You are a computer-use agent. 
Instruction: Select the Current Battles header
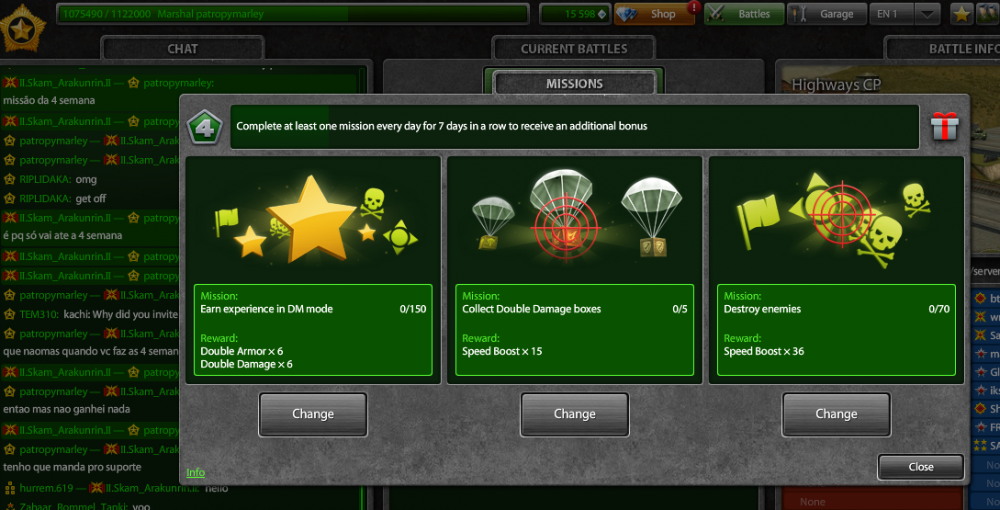coord(574,48)
